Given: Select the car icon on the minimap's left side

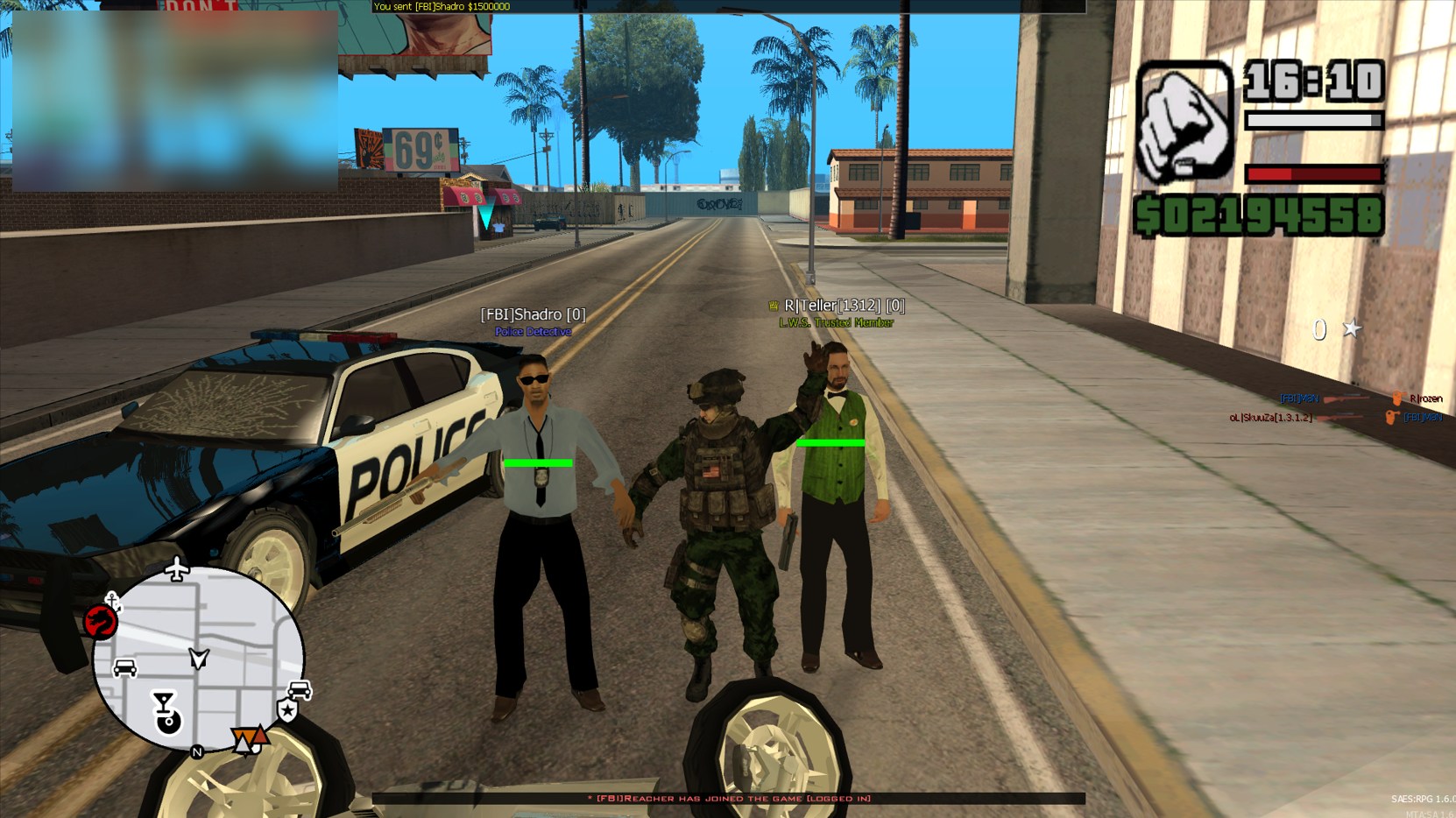Looking at the screenshot, I should coord(124,668).
